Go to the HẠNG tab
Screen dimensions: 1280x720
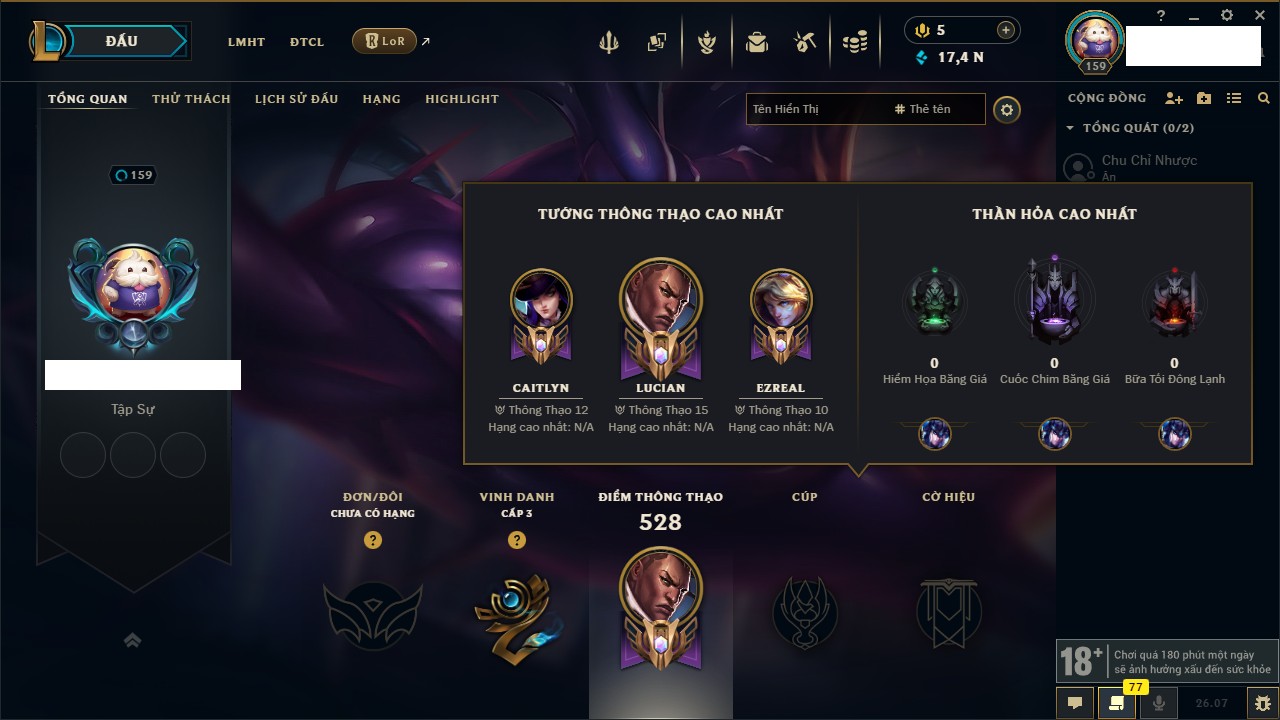(x=381, y=99)
